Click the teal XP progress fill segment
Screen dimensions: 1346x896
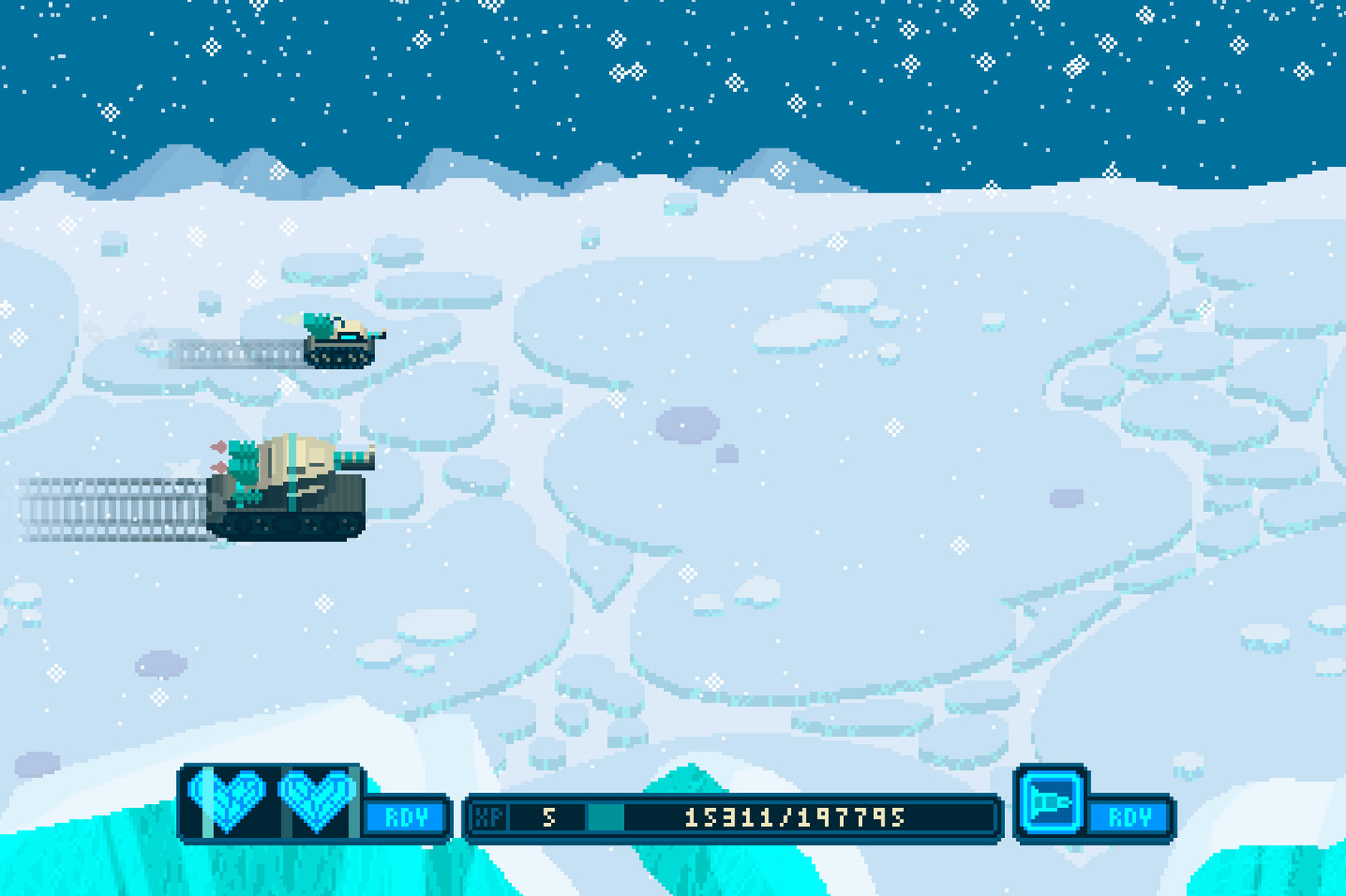click(x=608, y=817)
